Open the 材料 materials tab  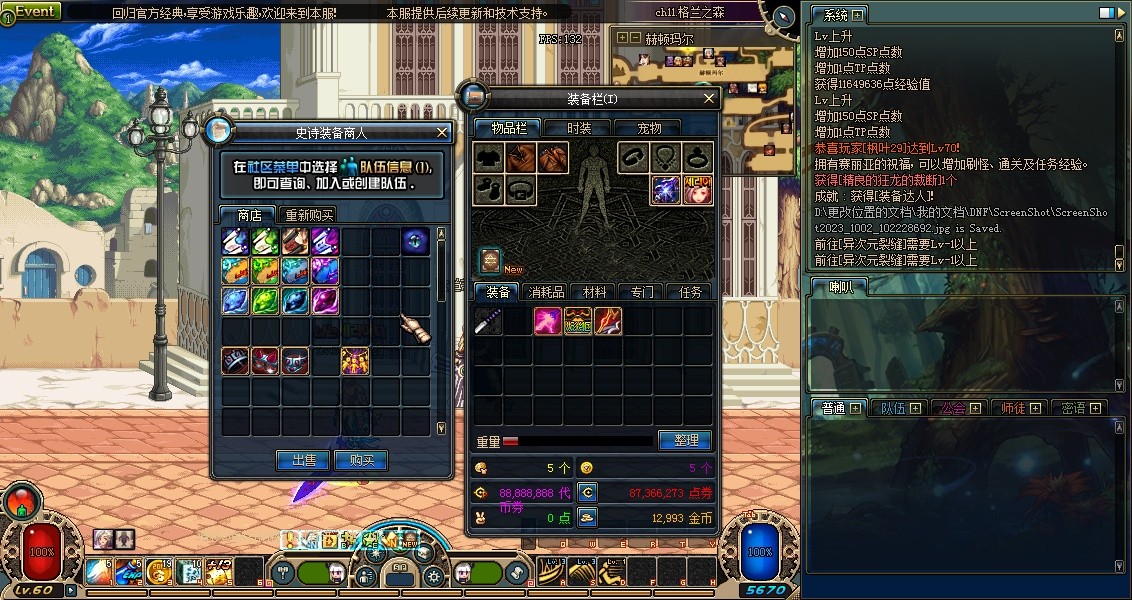[x=594, y=292]
